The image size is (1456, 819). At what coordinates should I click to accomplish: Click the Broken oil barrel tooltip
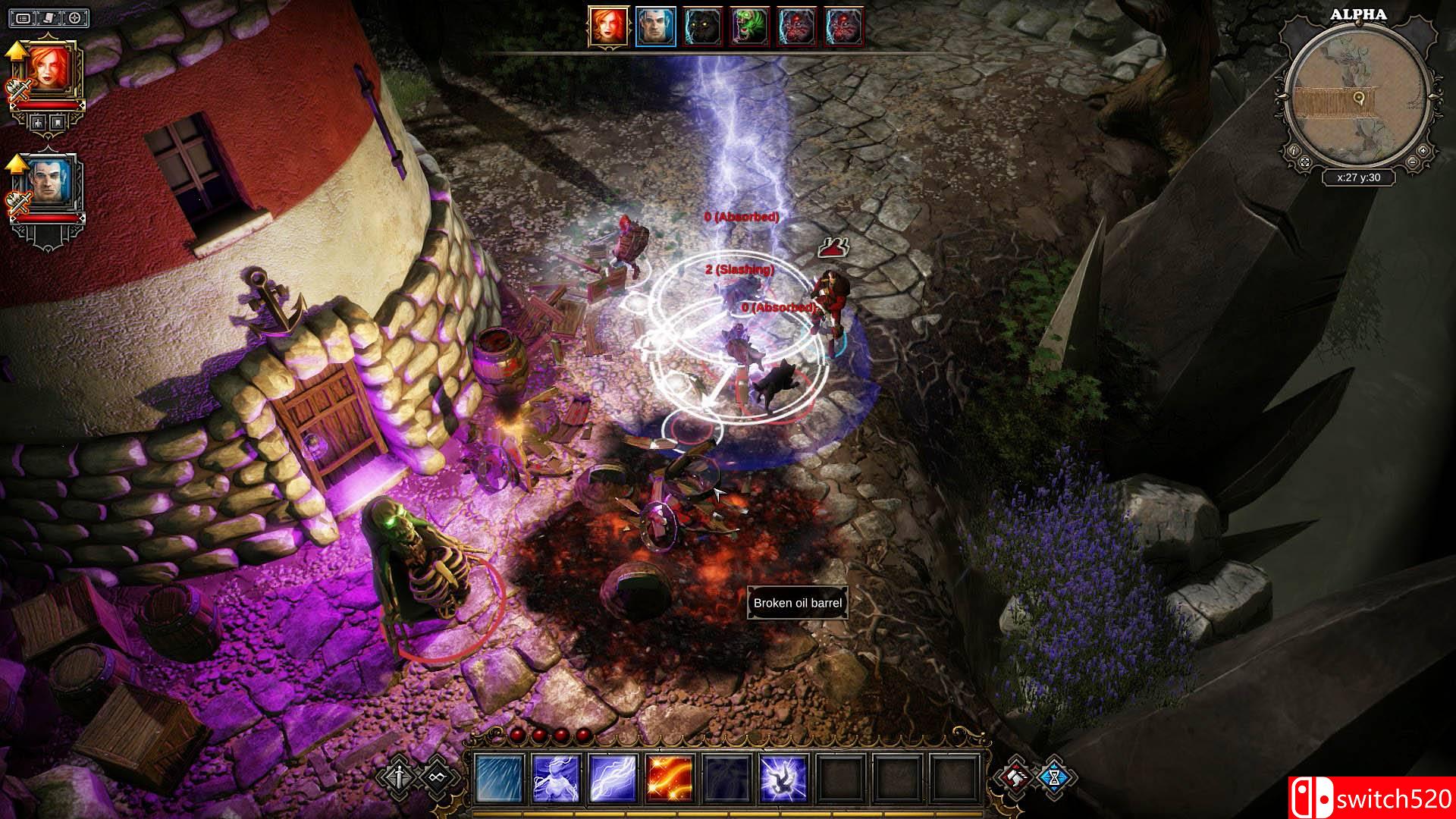coord(797,604)
